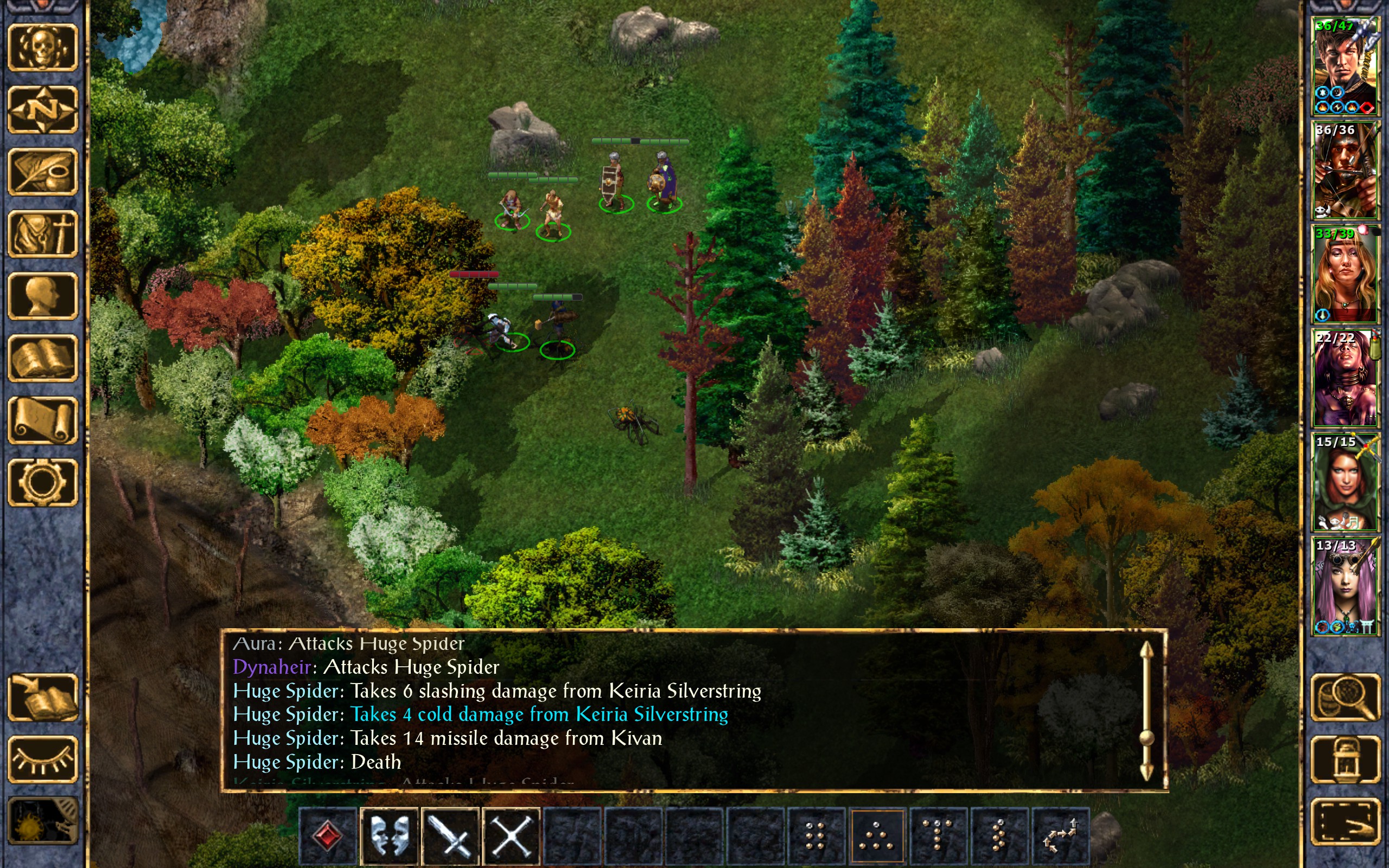1389x868 pixels.
Task: Activate the red gem guard action
Action: point(328,835)
